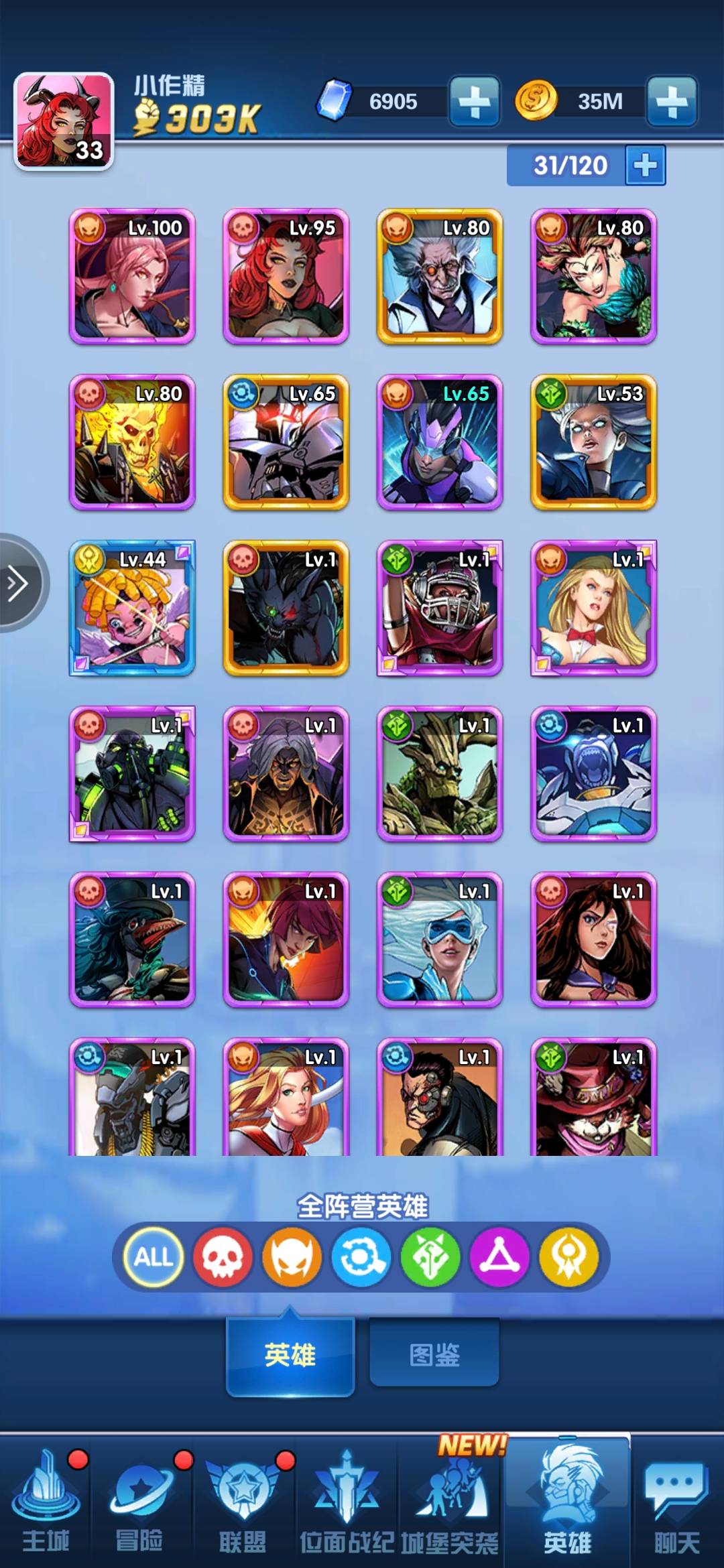Switch to the 图鉴 tab
Viewport: 724px width, 1568px height.
434,1355
